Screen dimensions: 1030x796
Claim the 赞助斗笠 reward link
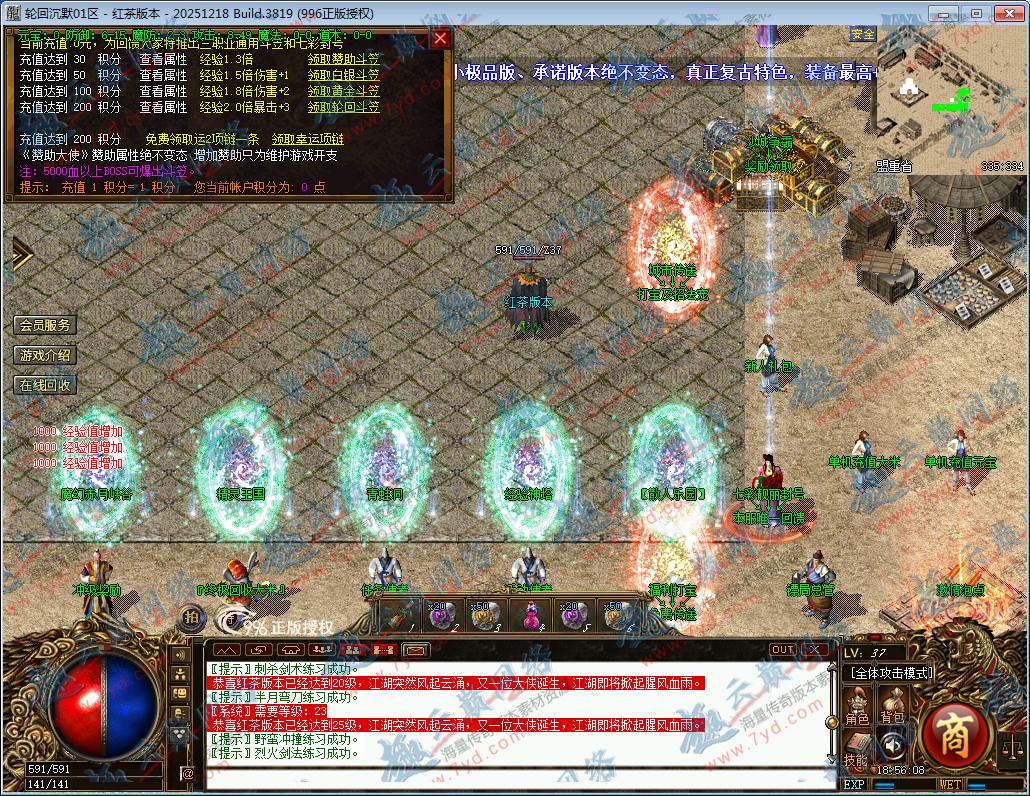(343, 59)
